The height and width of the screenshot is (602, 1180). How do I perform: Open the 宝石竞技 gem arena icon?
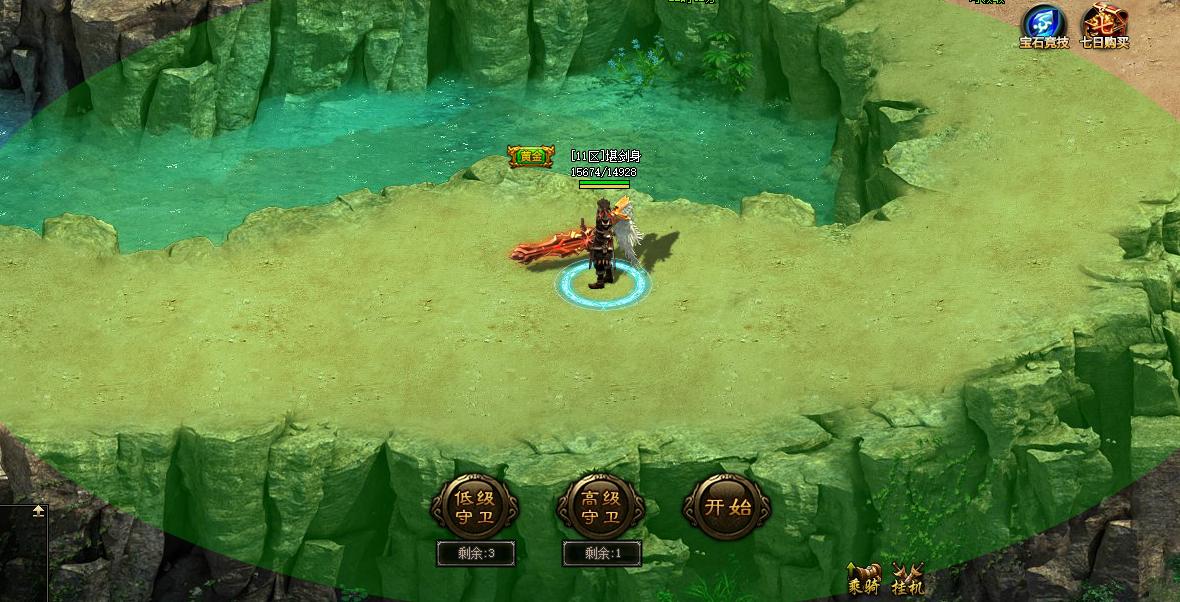[x=1043, y=25]
